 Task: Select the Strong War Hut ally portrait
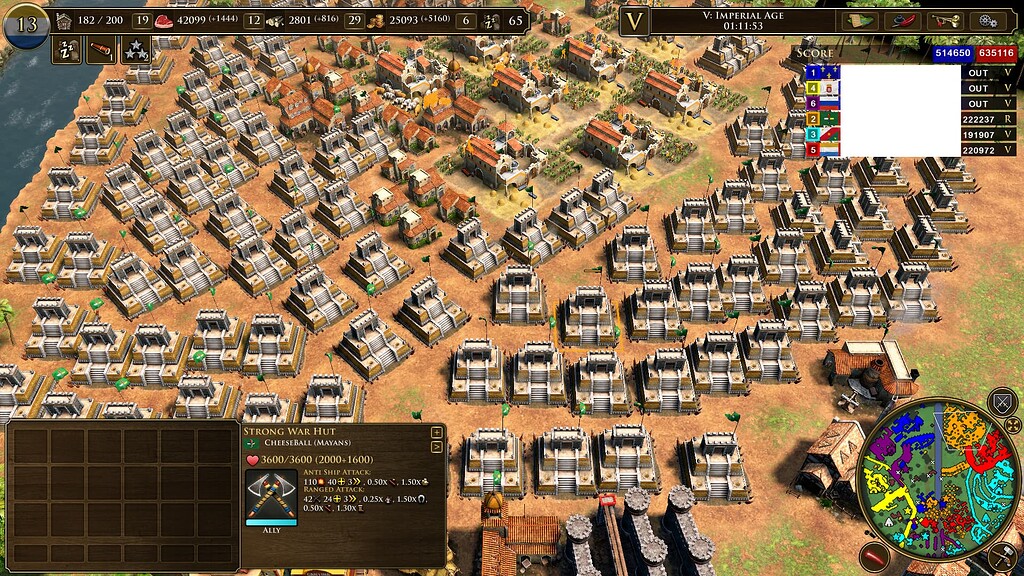[x=271, y=496]
